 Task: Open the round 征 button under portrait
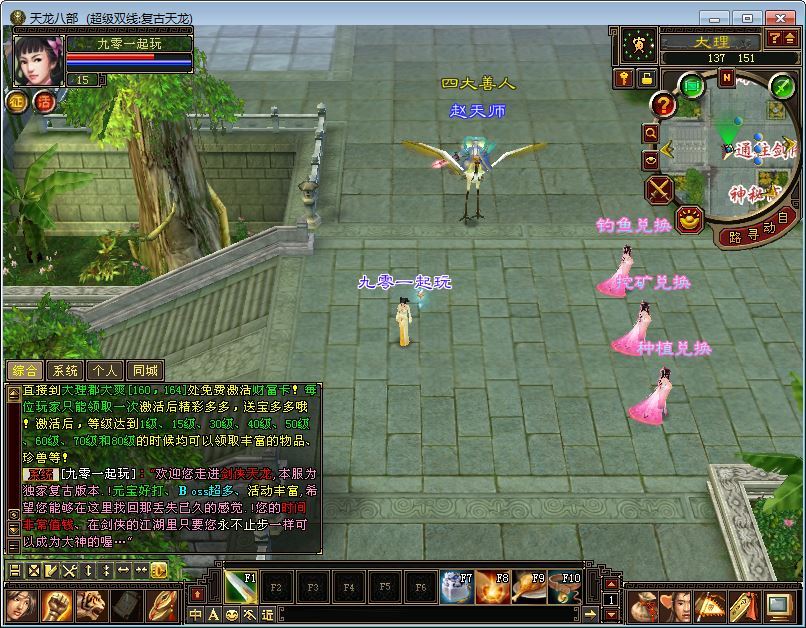(18, 101)
